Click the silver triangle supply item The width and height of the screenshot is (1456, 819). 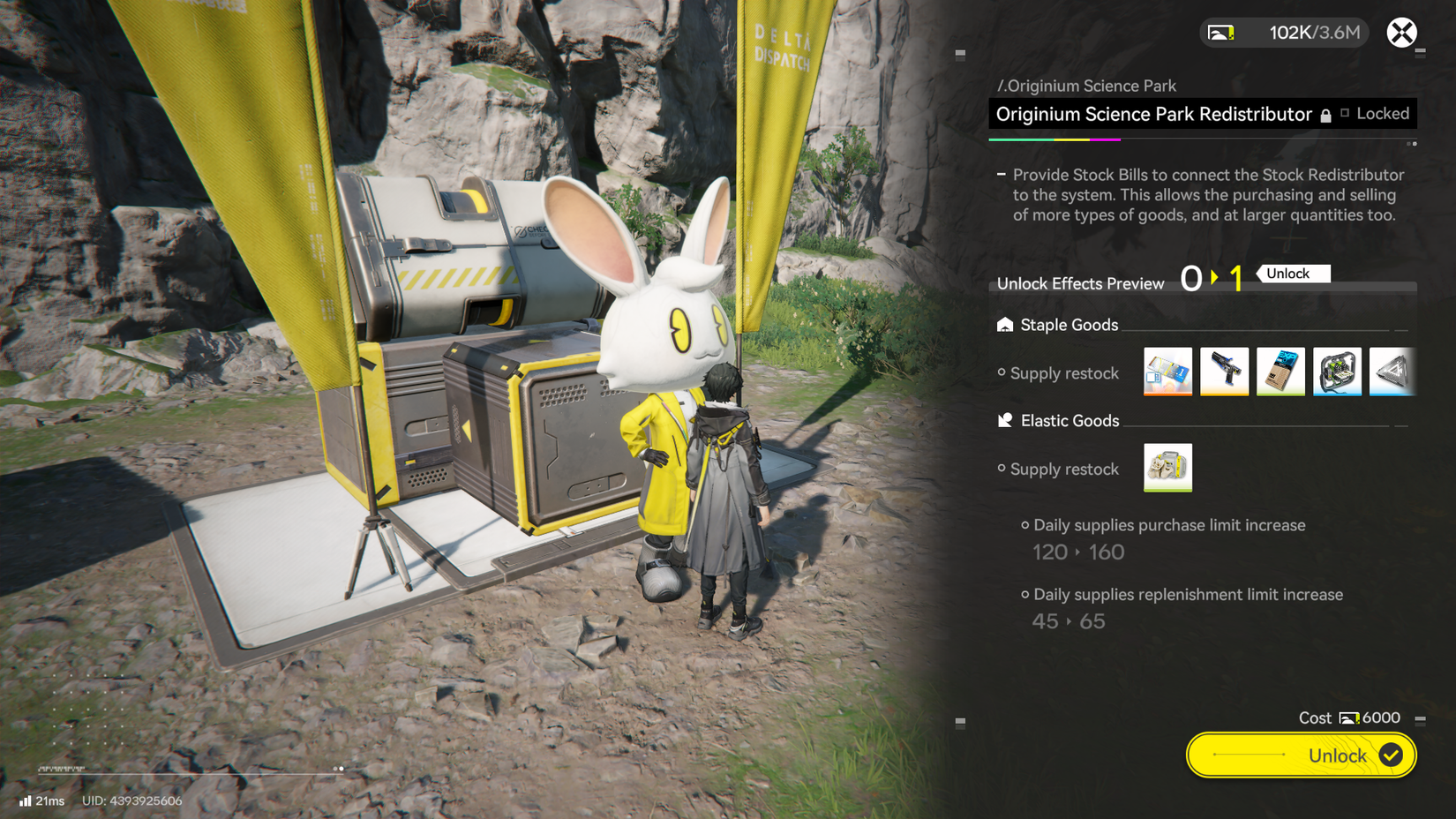point(1393,372)
